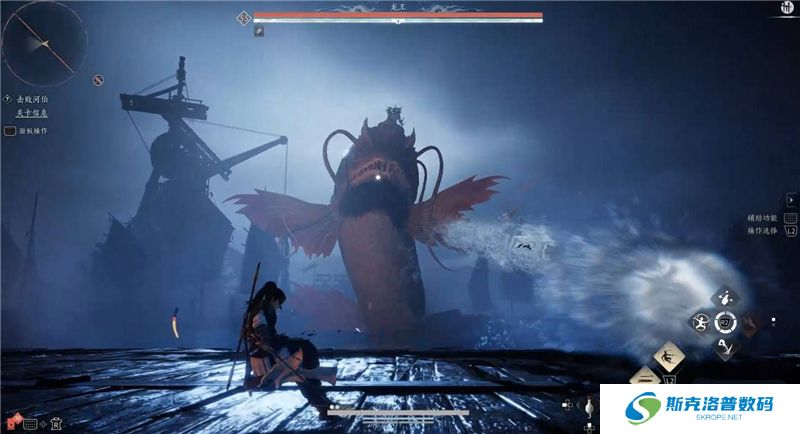800x434 pixels.
Task: Activate the left archer skill icon
Action: 700,322
